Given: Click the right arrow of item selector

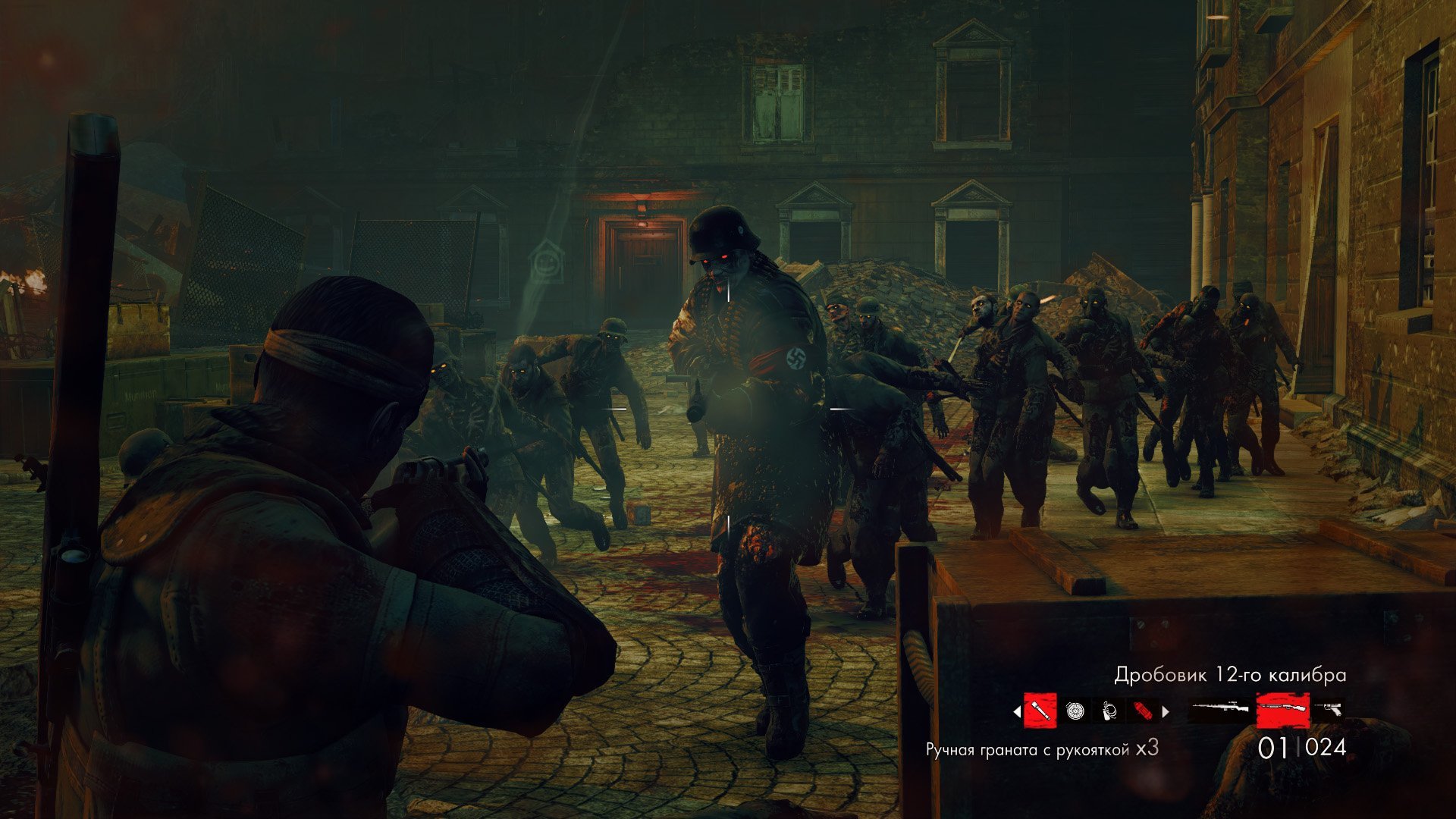Looking at the screenshot, I should [1166, 712].
